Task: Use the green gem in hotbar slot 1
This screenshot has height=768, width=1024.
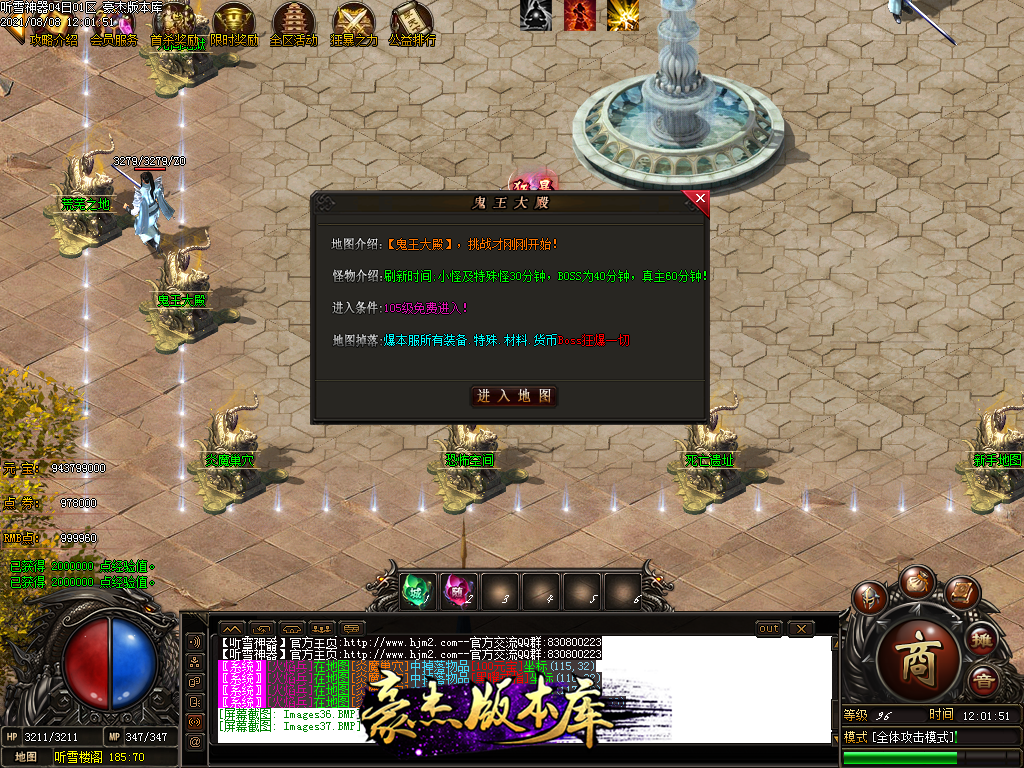Action: pos(415,591)
